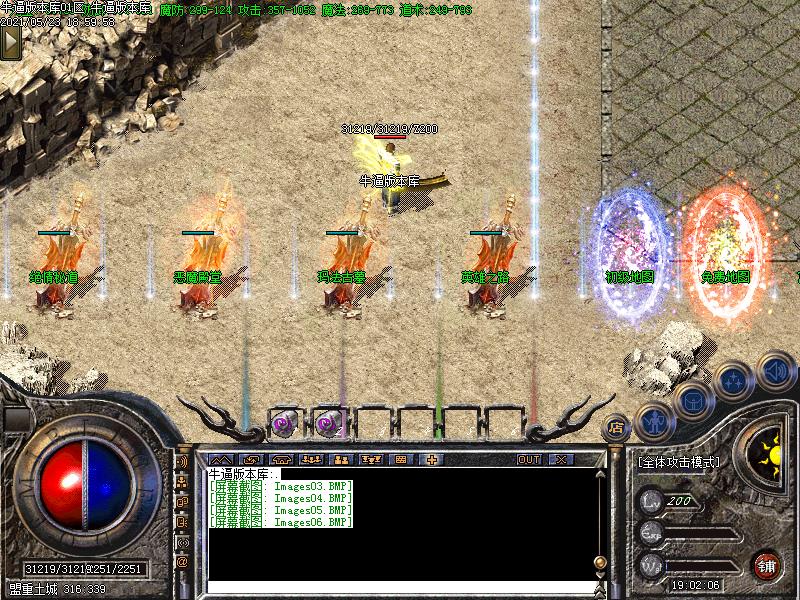Select the second purple scroll belt slot
Image resolution: width=800 pixels, height=600 pixels.
coord(329,424)
